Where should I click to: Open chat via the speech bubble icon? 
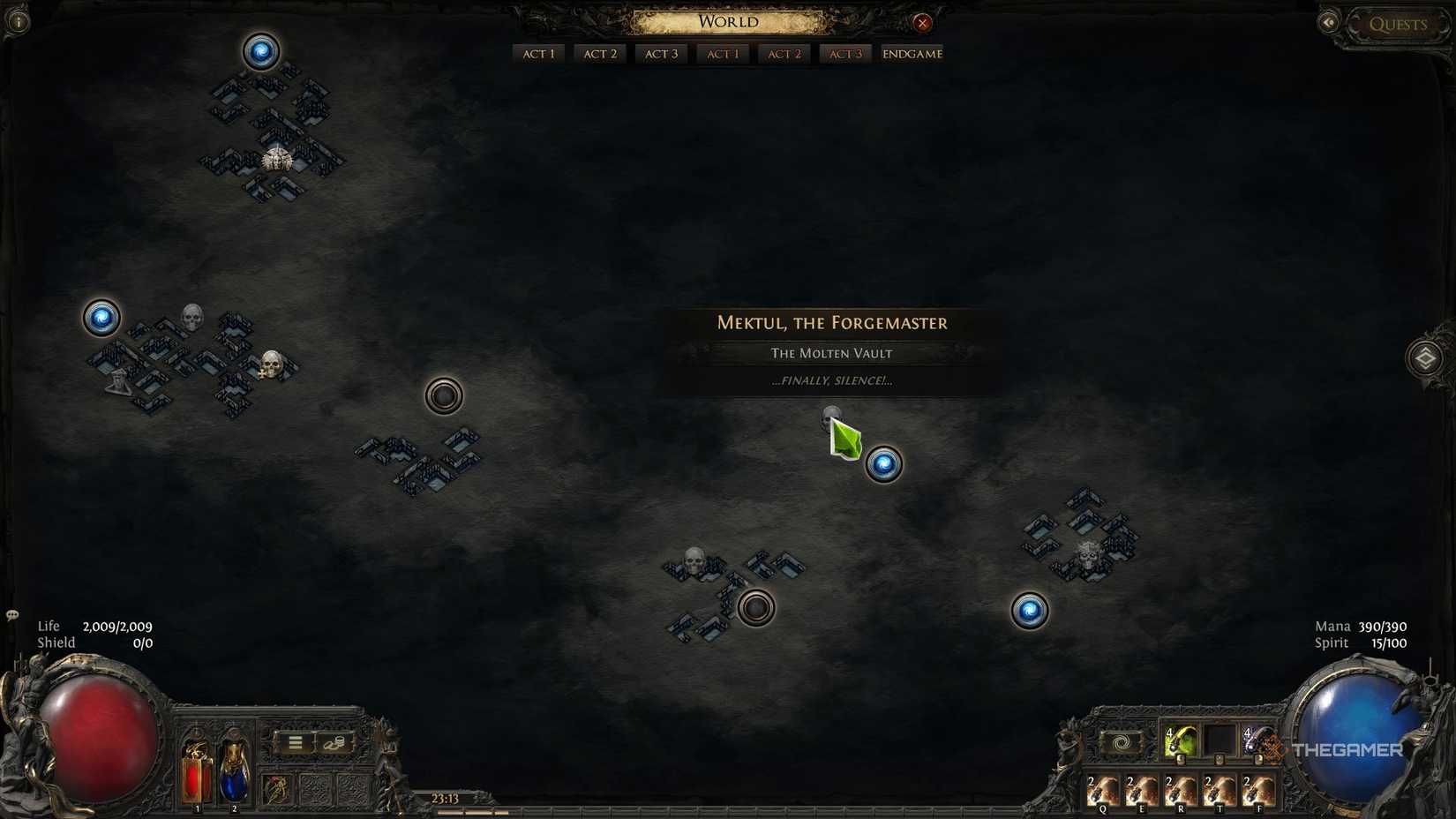[x=12, y=616]
